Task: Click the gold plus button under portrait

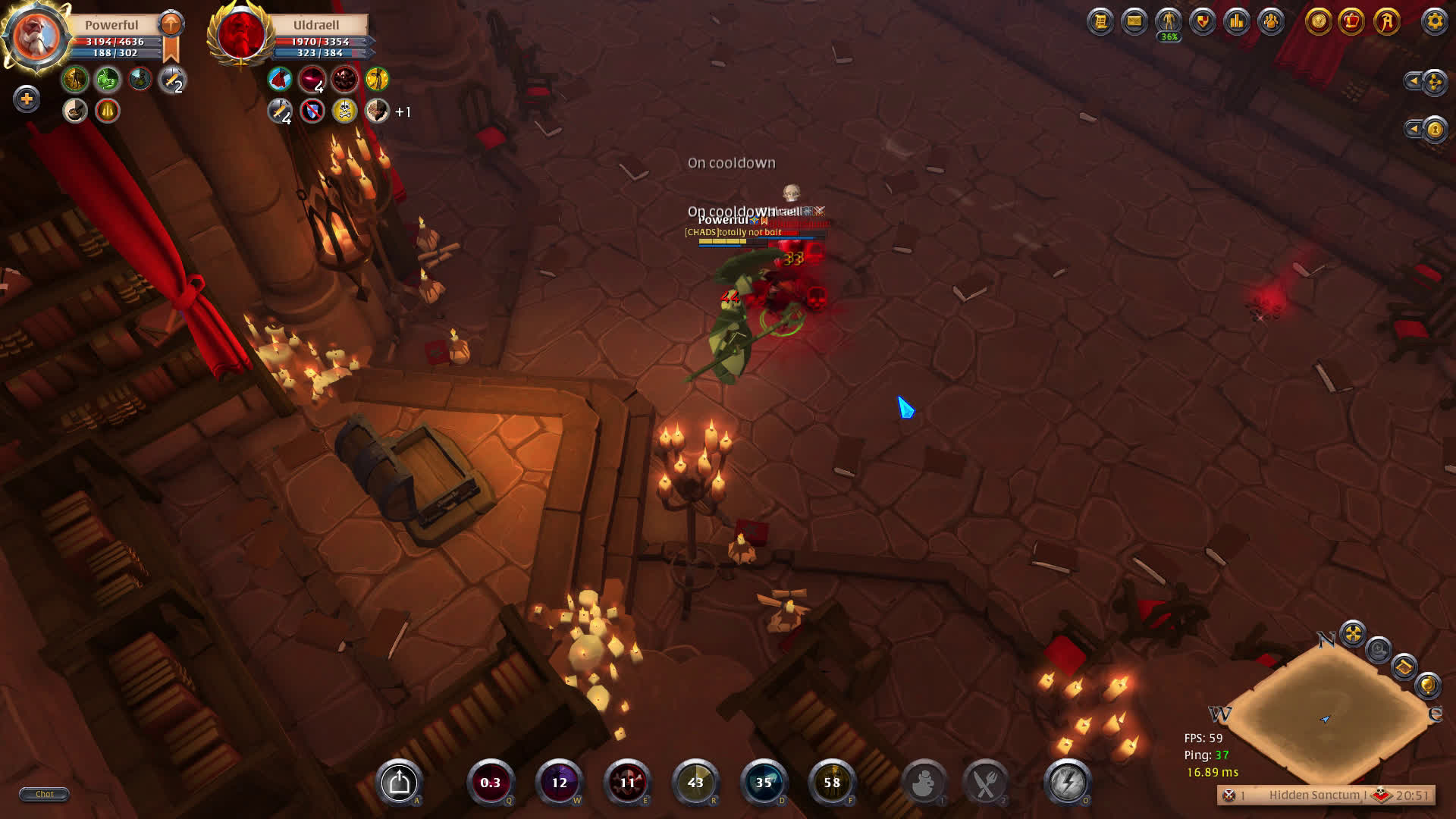Action: click(27, 99)
